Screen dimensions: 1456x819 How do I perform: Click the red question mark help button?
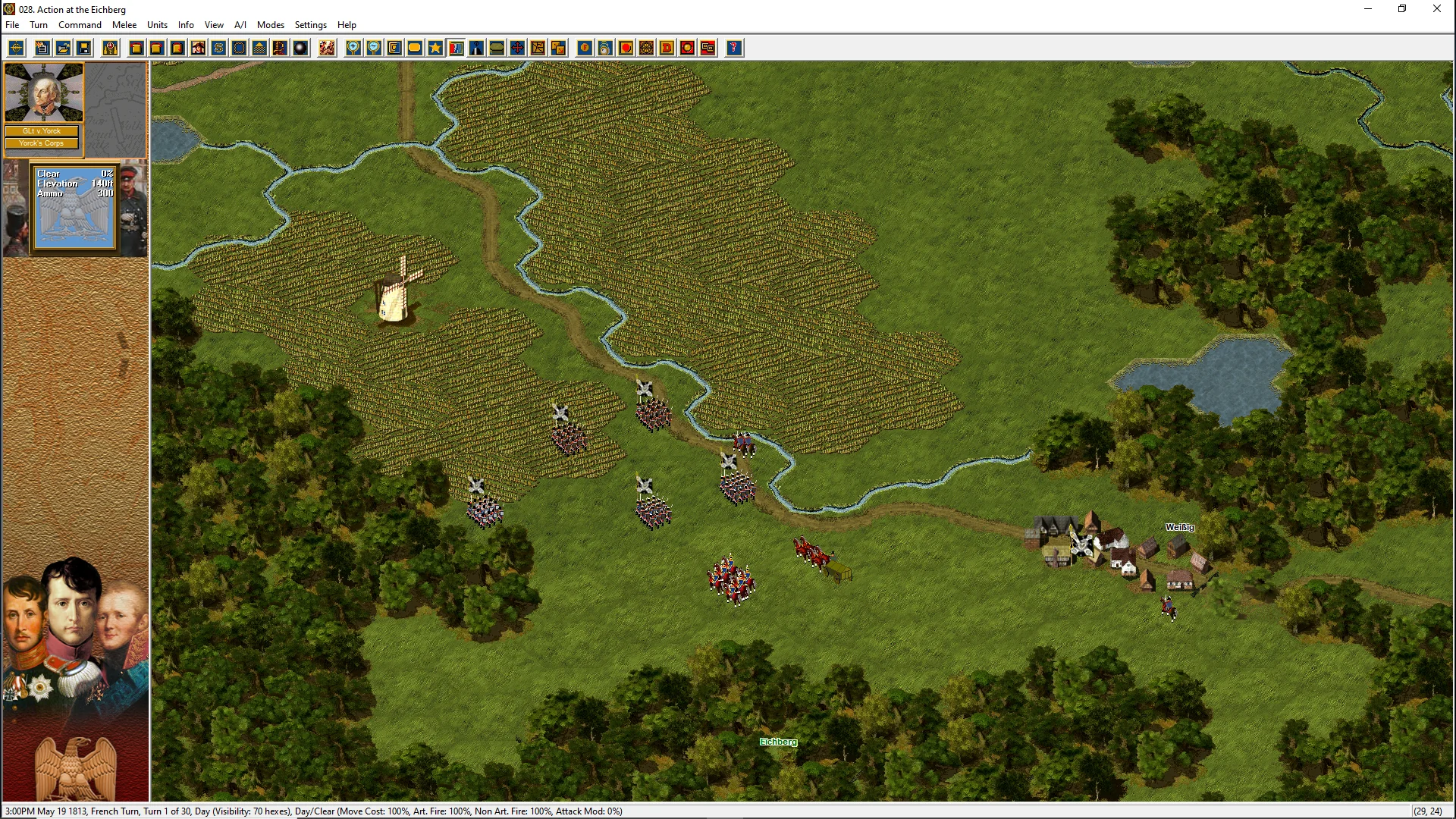733,49
